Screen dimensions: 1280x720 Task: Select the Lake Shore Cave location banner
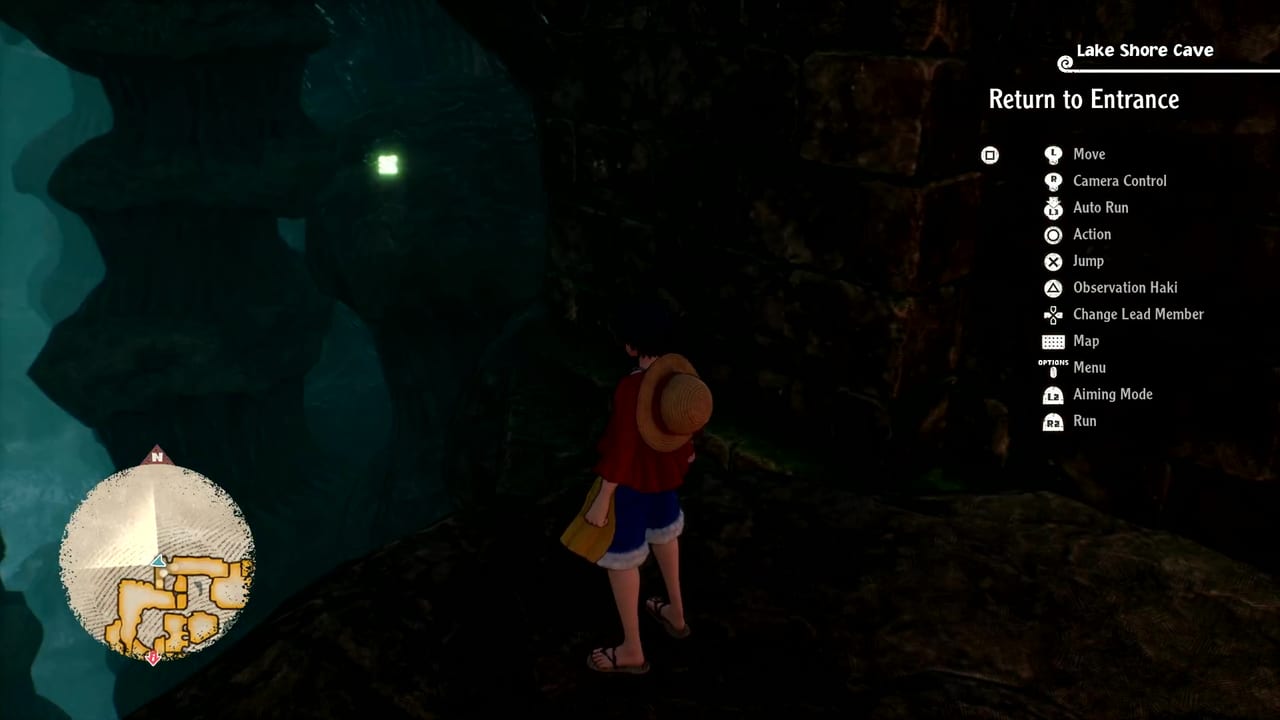click(1144, 50)
